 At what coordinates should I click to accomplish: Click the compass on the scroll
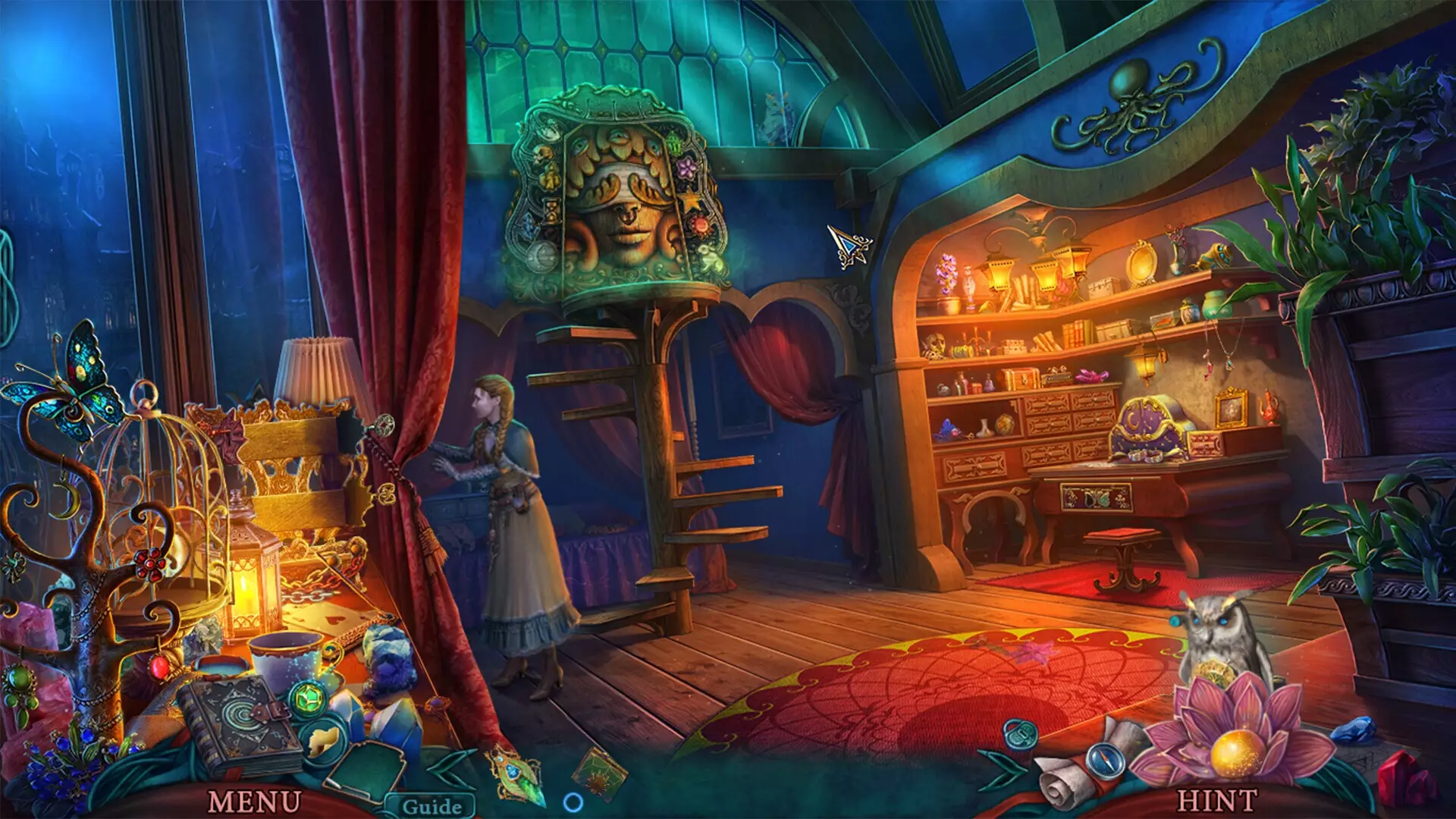tap(1104, 761)
